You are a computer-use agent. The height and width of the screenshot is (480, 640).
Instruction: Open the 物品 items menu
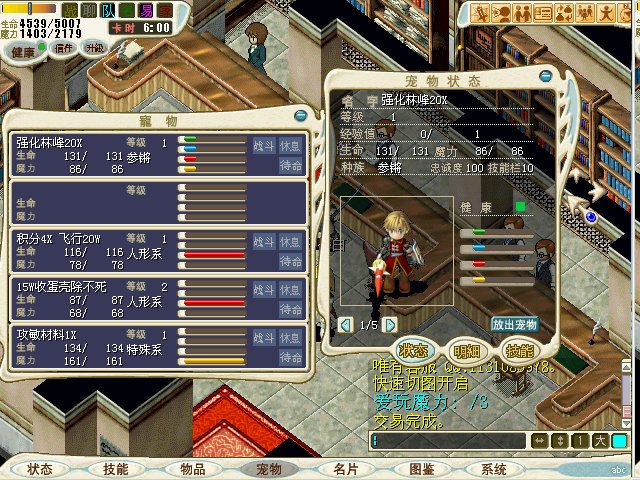pyautogui.click(x=193, y=469)
